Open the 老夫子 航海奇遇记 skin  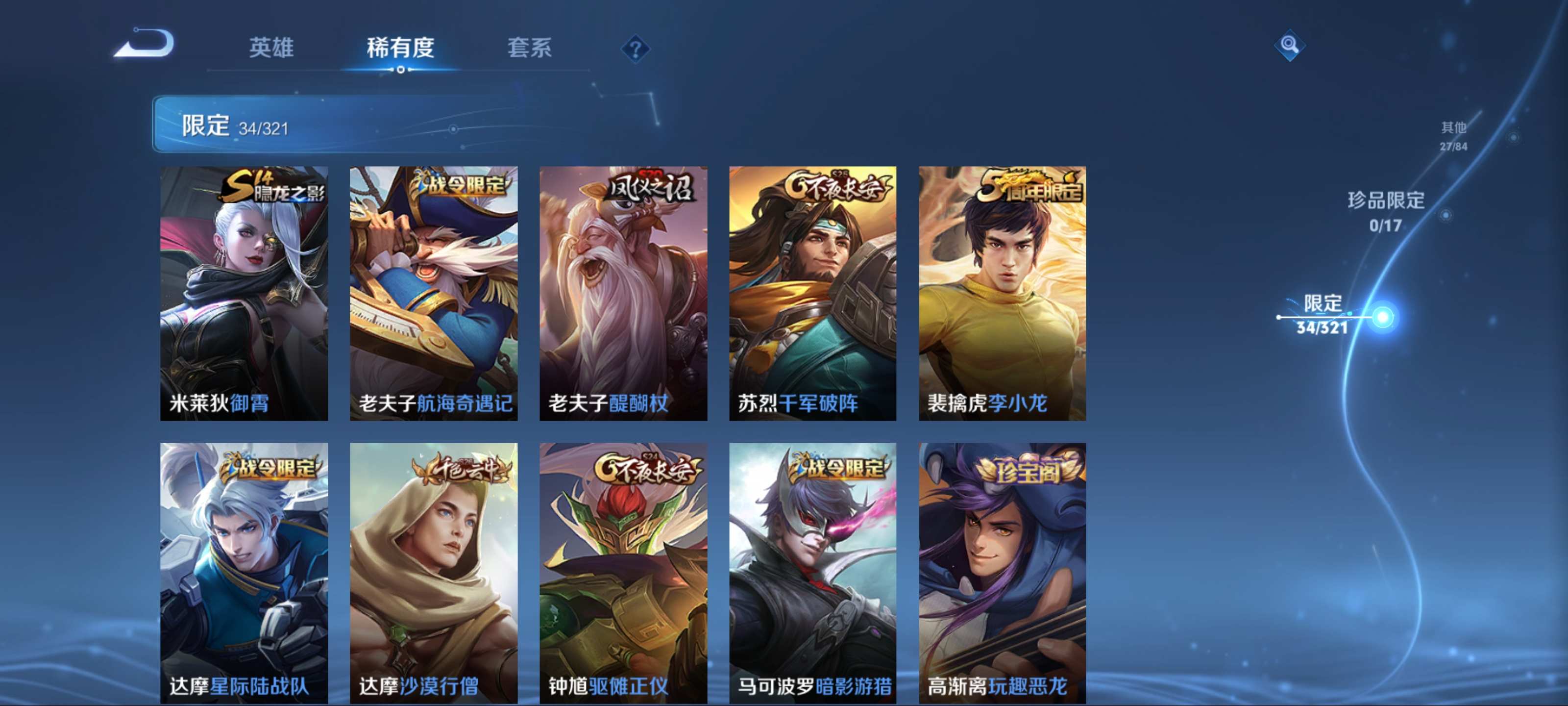(433, 293)
